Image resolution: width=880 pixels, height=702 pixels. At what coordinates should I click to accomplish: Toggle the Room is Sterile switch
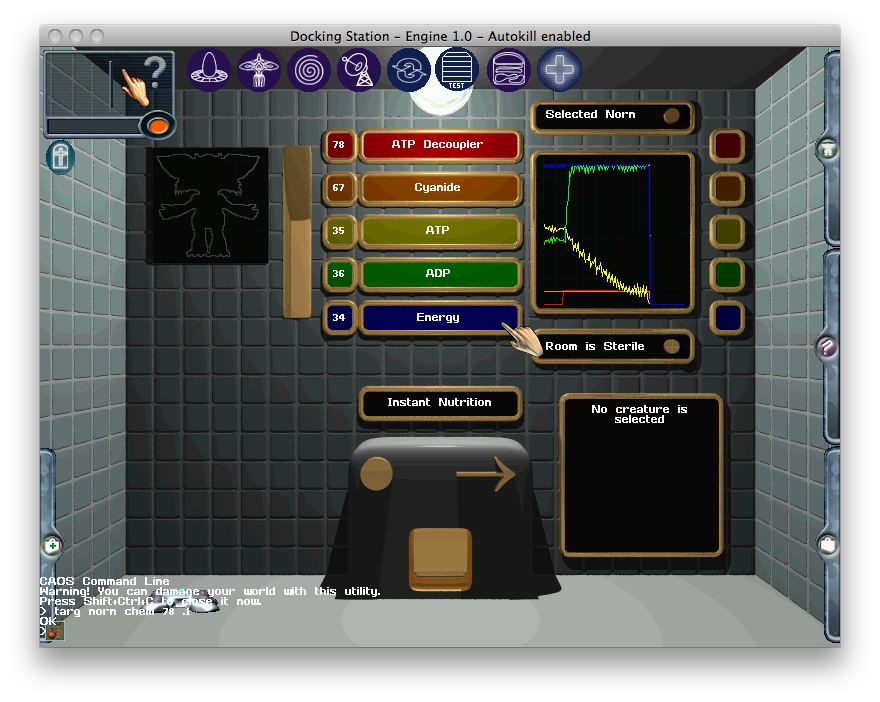click(x=672, y=346)
